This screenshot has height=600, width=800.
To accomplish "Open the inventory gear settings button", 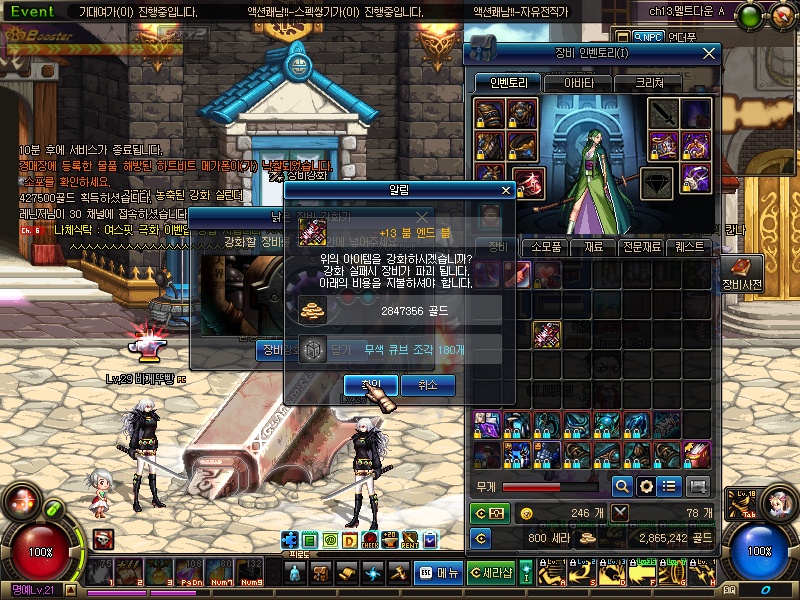I will click(x=646, y=486).
